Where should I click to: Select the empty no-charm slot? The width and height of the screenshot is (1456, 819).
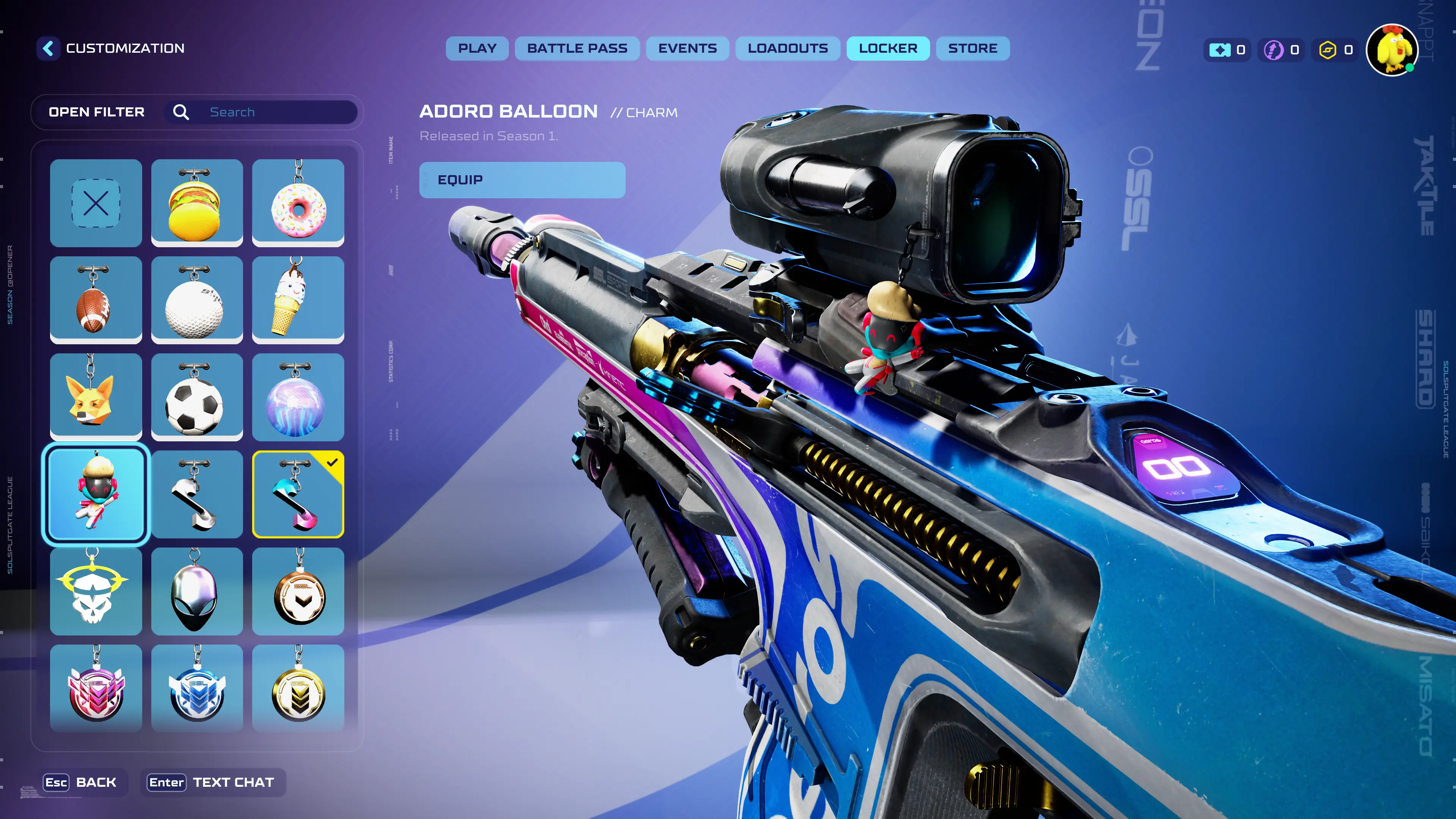(x=96, y=203)
